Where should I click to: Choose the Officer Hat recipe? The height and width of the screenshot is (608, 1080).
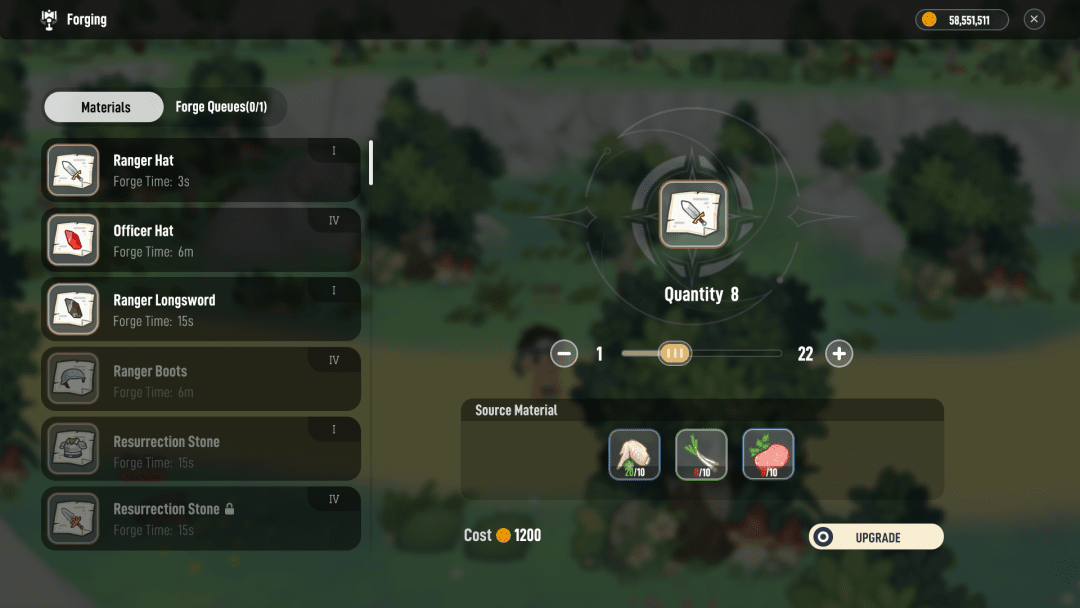(x=200, y=240)
